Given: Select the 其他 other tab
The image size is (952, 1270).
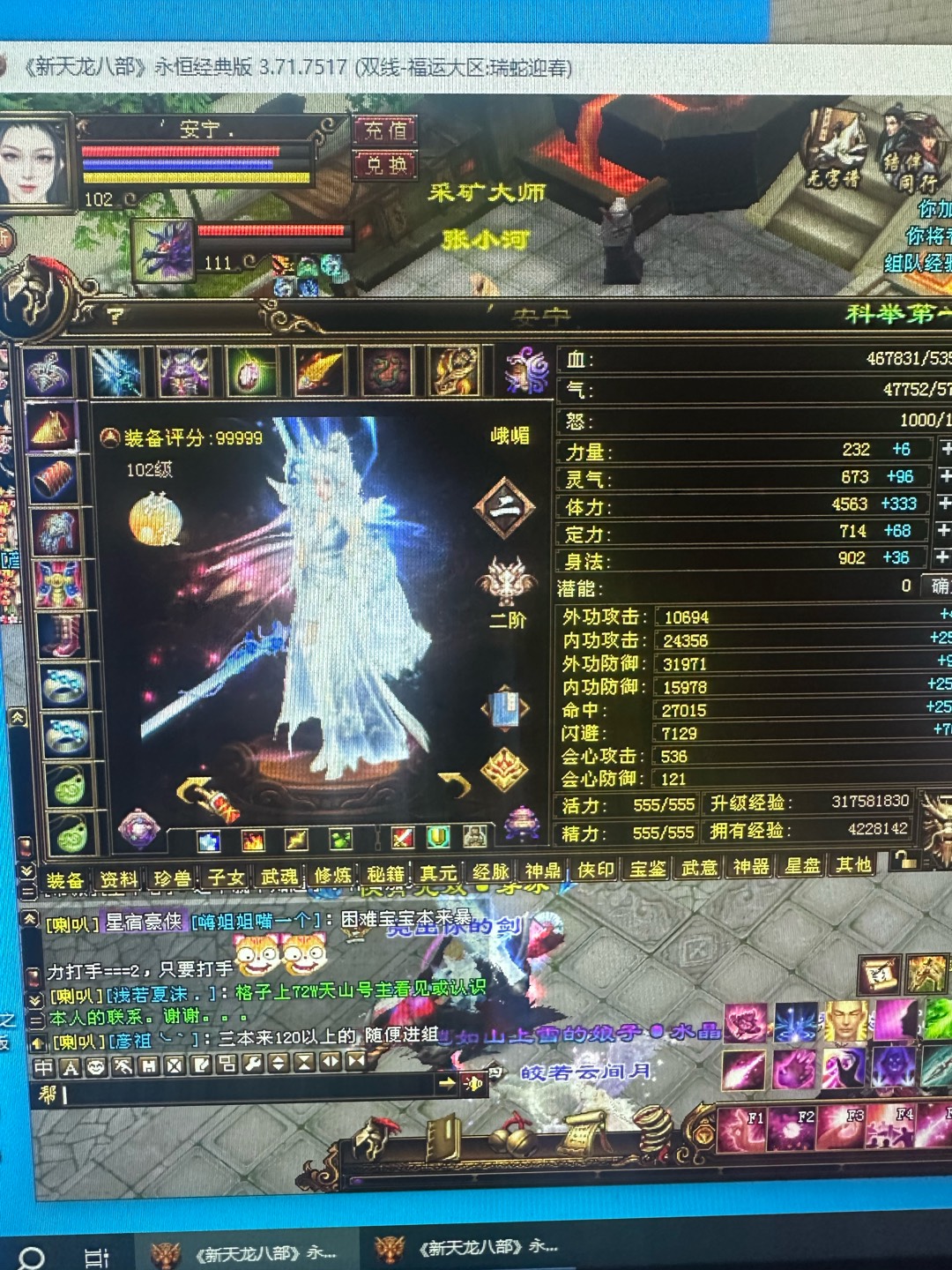Looking at the screenshot, I should [853, 865].
